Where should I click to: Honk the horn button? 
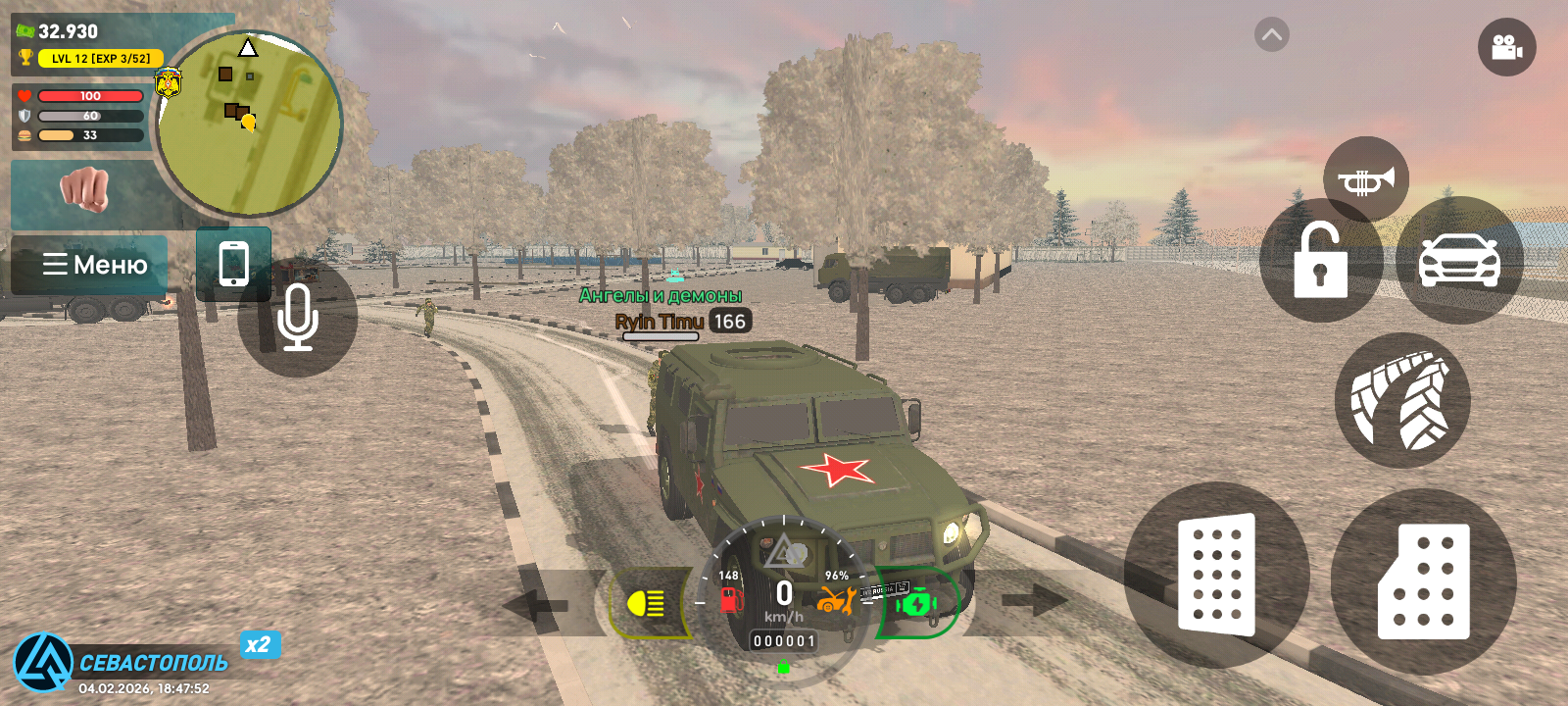[x=1365, y=179]
